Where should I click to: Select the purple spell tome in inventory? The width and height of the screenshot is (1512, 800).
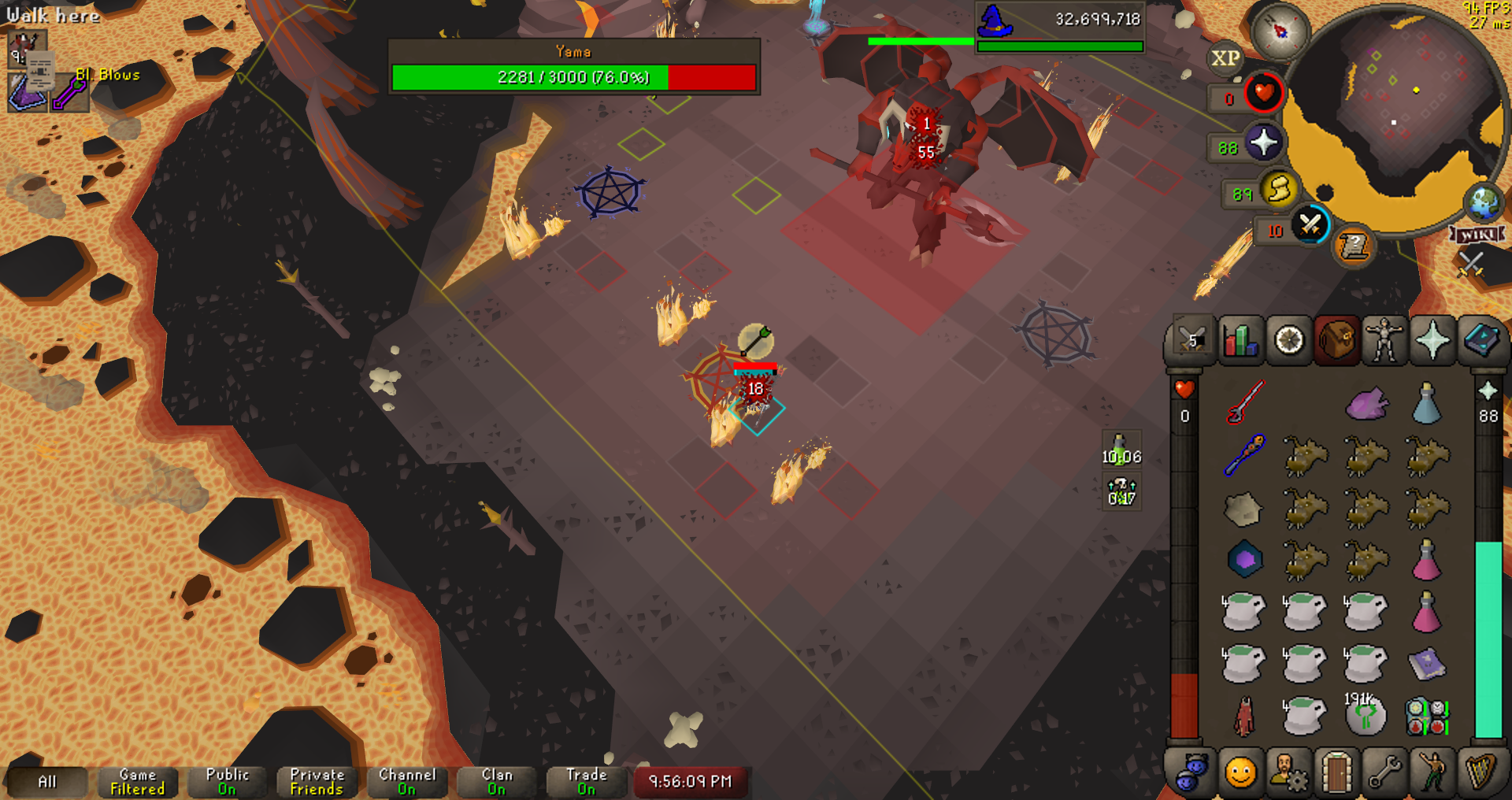coord(1426,665)
